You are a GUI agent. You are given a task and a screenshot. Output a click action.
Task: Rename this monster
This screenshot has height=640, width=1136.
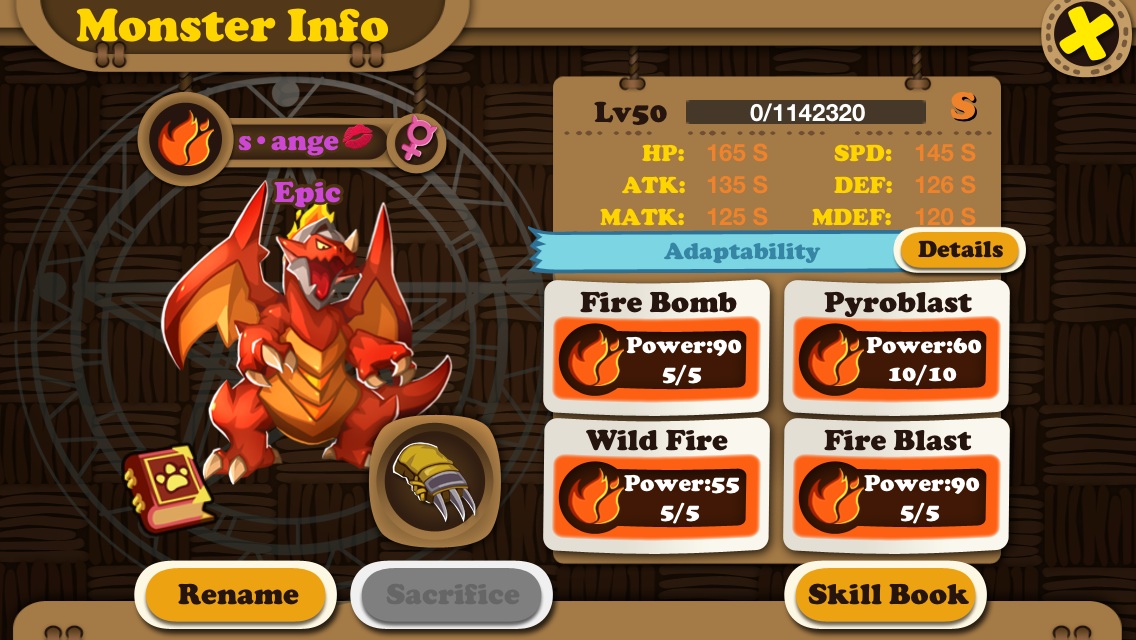[x=237, y=595]
